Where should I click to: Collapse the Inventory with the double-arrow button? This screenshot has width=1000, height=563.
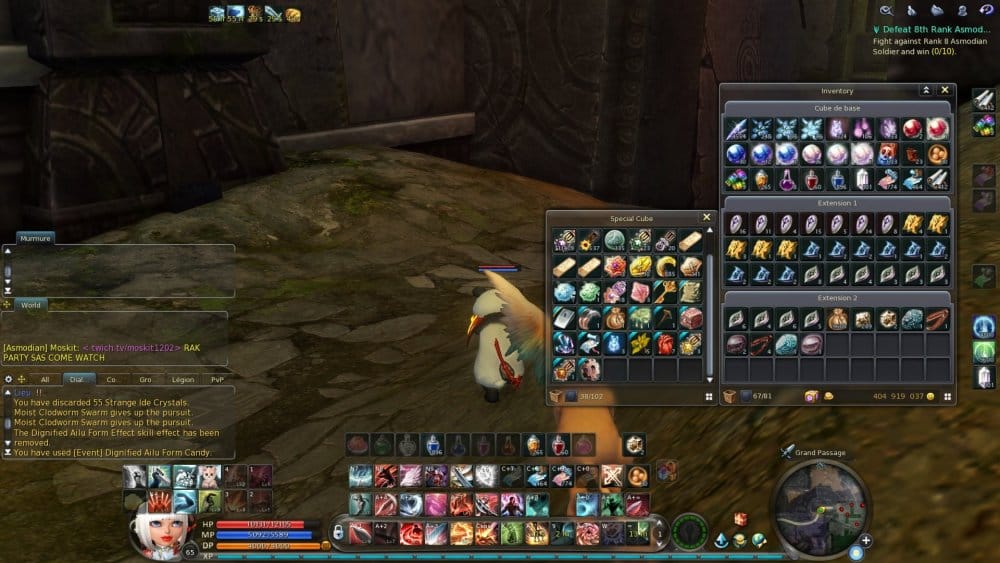pyautogui.click(x=926, y=90)
